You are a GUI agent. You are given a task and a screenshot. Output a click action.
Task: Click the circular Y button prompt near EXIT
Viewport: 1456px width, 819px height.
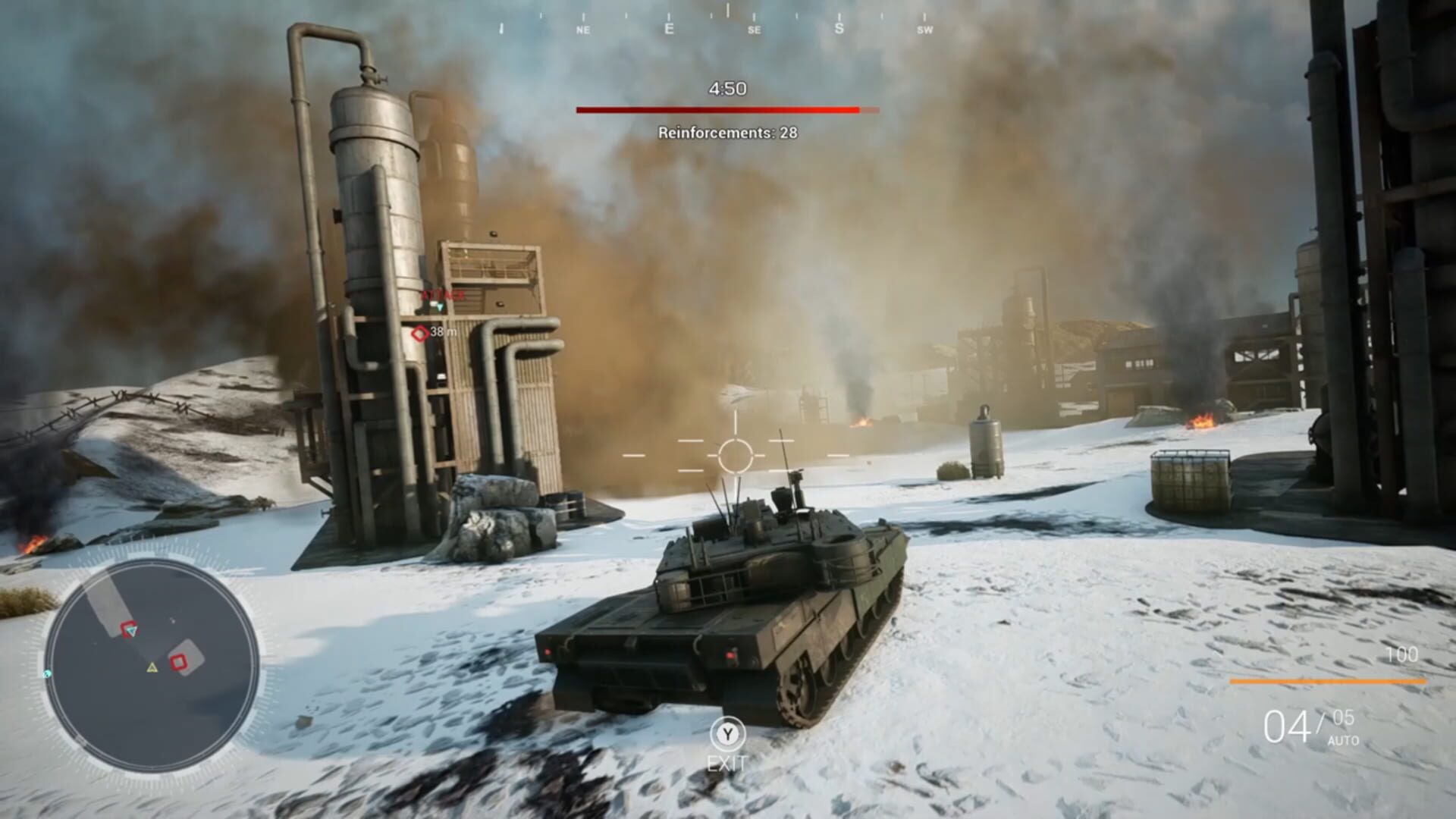coord(730,733)
